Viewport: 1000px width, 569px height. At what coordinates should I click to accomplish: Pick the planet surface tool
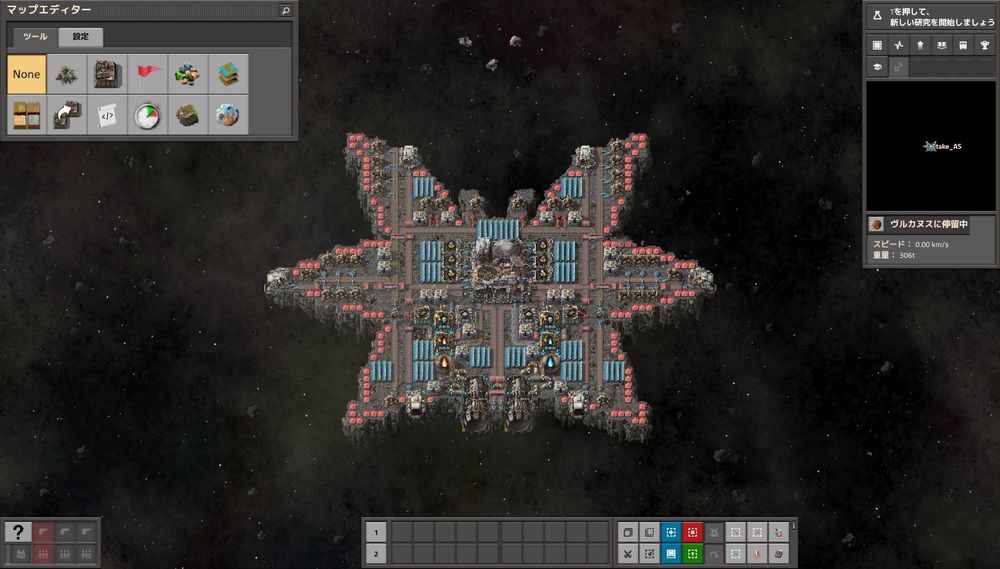click(228, 115)
